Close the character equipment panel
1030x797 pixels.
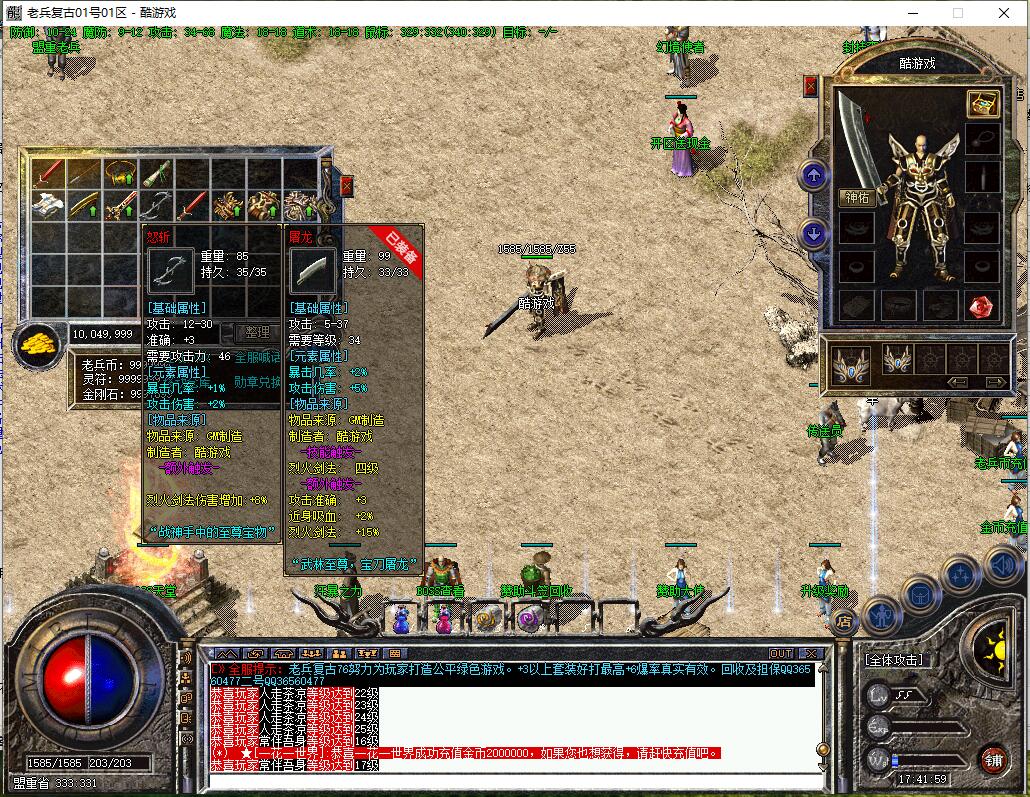(809, 87)
